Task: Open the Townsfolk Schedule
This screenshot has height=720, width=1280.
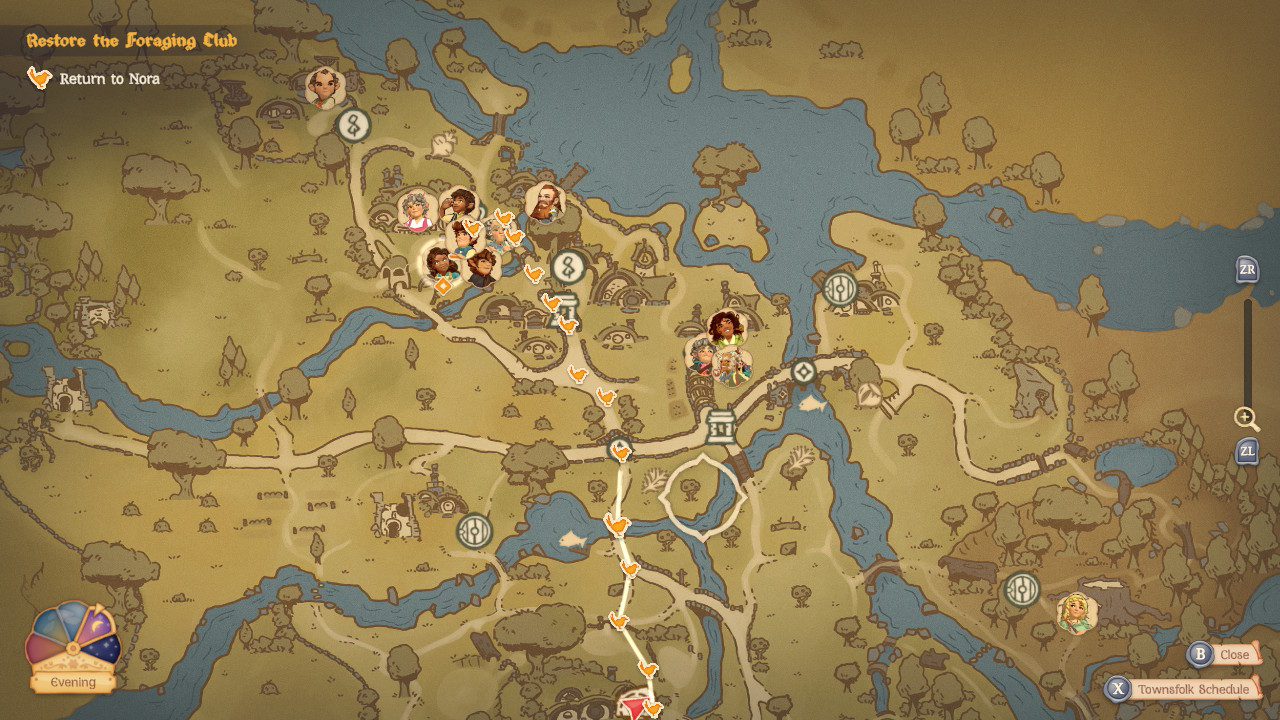Action: point(1182,690)
